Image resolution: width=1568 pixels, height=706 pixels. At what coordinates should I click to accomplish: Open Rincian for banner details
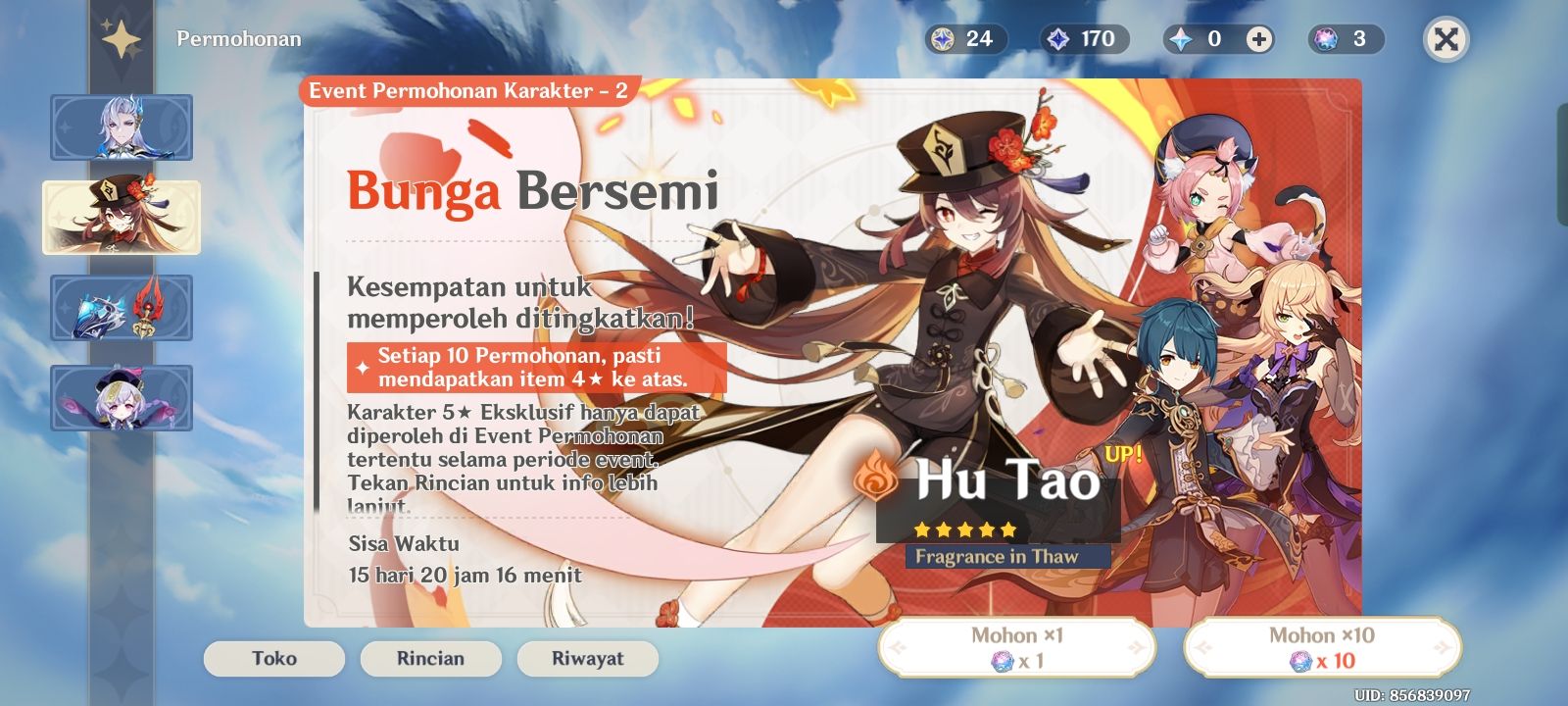(429, 659)
